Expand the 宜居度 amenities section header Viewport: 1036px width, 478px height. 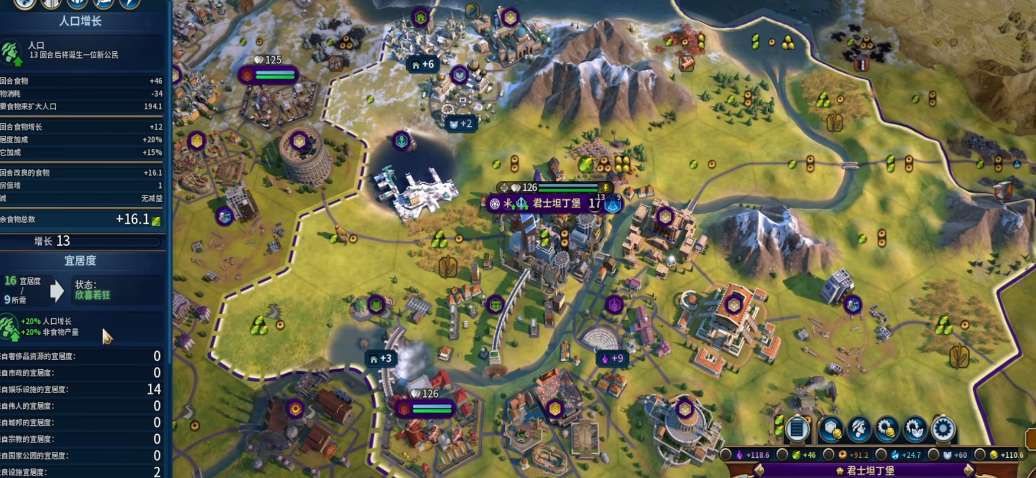pyautogui.click(x=86, y=260)
